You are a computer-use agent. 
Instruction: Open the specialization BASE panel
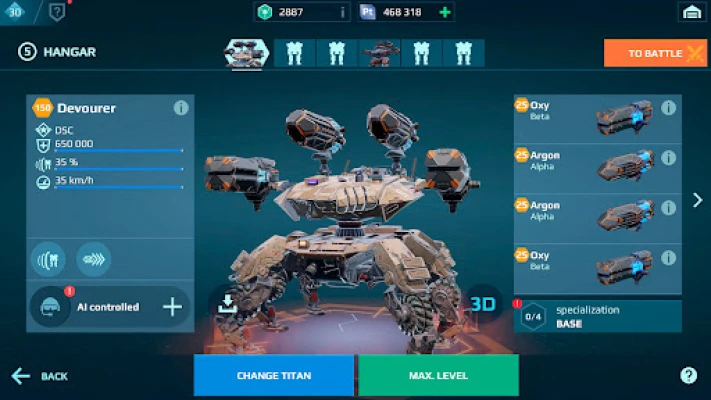pos(598,317)
